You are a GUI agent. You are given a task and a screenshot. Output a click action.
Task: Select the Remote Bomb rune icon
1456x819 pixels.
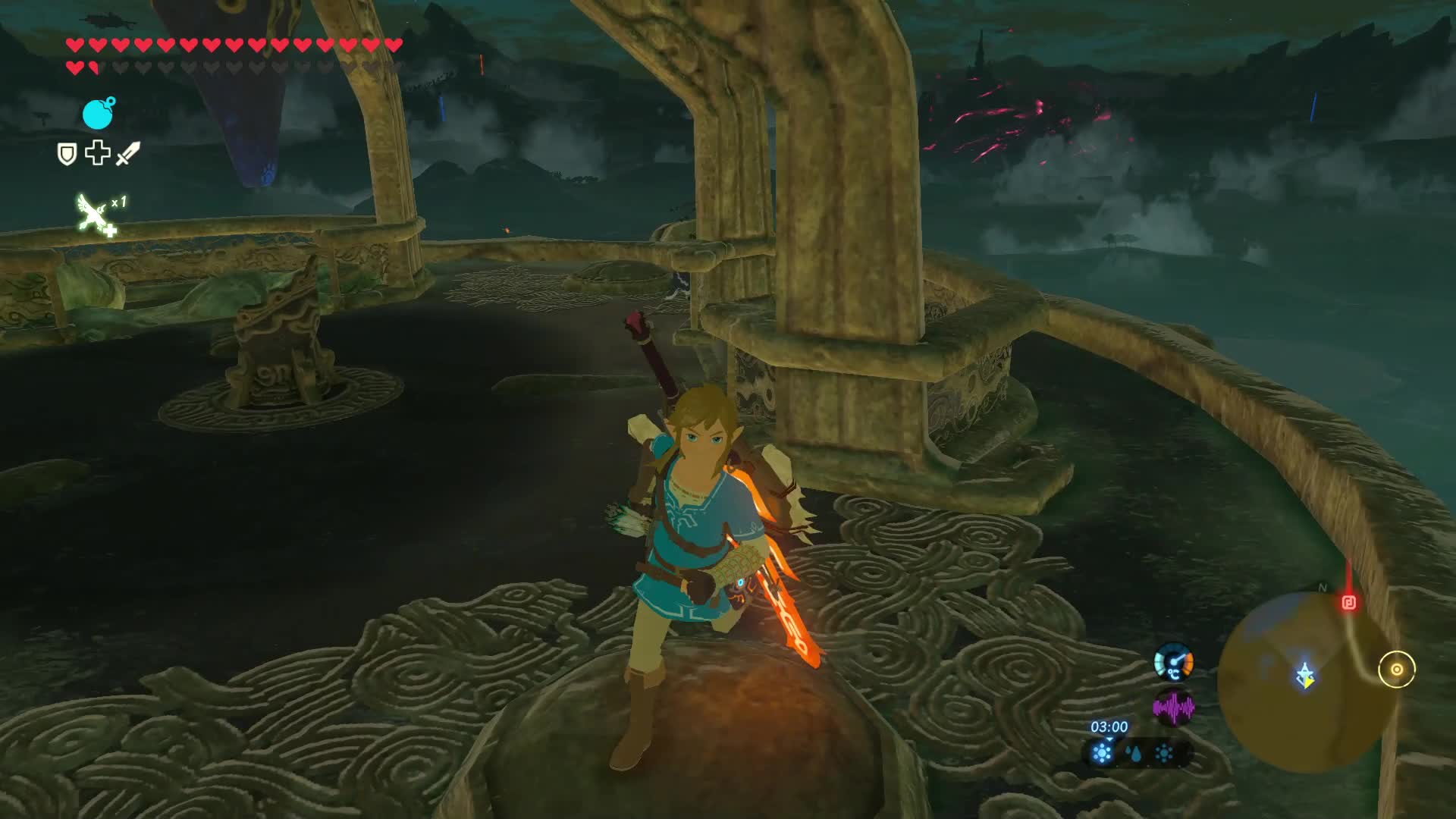pos(98,114)
